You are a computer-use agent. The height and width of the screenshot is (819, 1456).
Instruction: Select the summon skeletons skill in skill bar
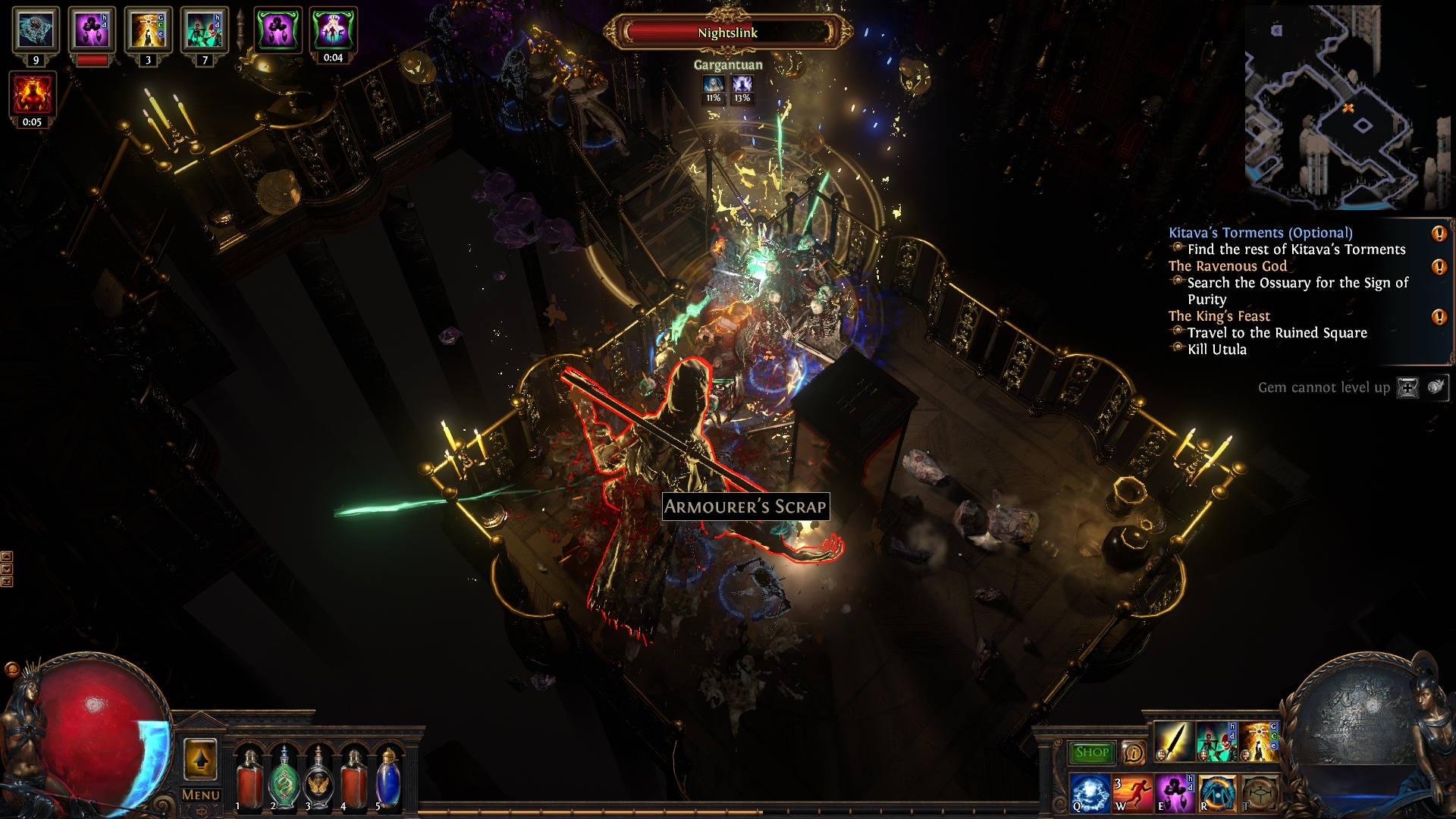click(1216, 742)
